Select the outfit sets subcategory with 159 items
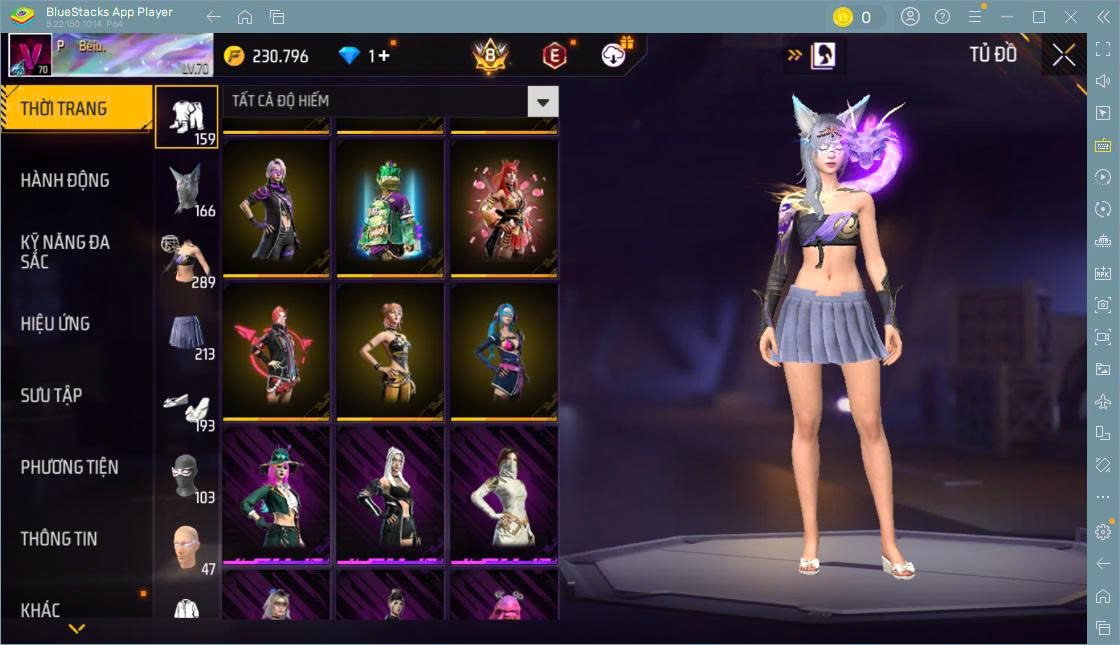1120x645 pixels. coord(187,117)
